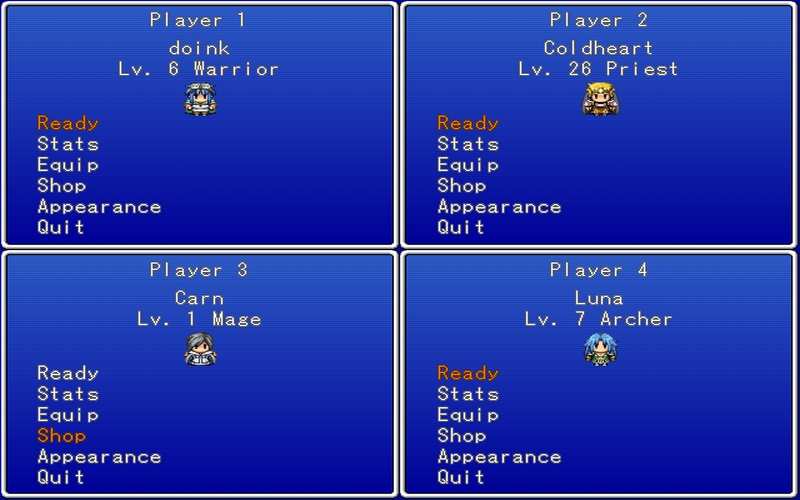Open Shop in Player 2's menu
This screenshot has width=800, height=500.
tap(462, 186)
